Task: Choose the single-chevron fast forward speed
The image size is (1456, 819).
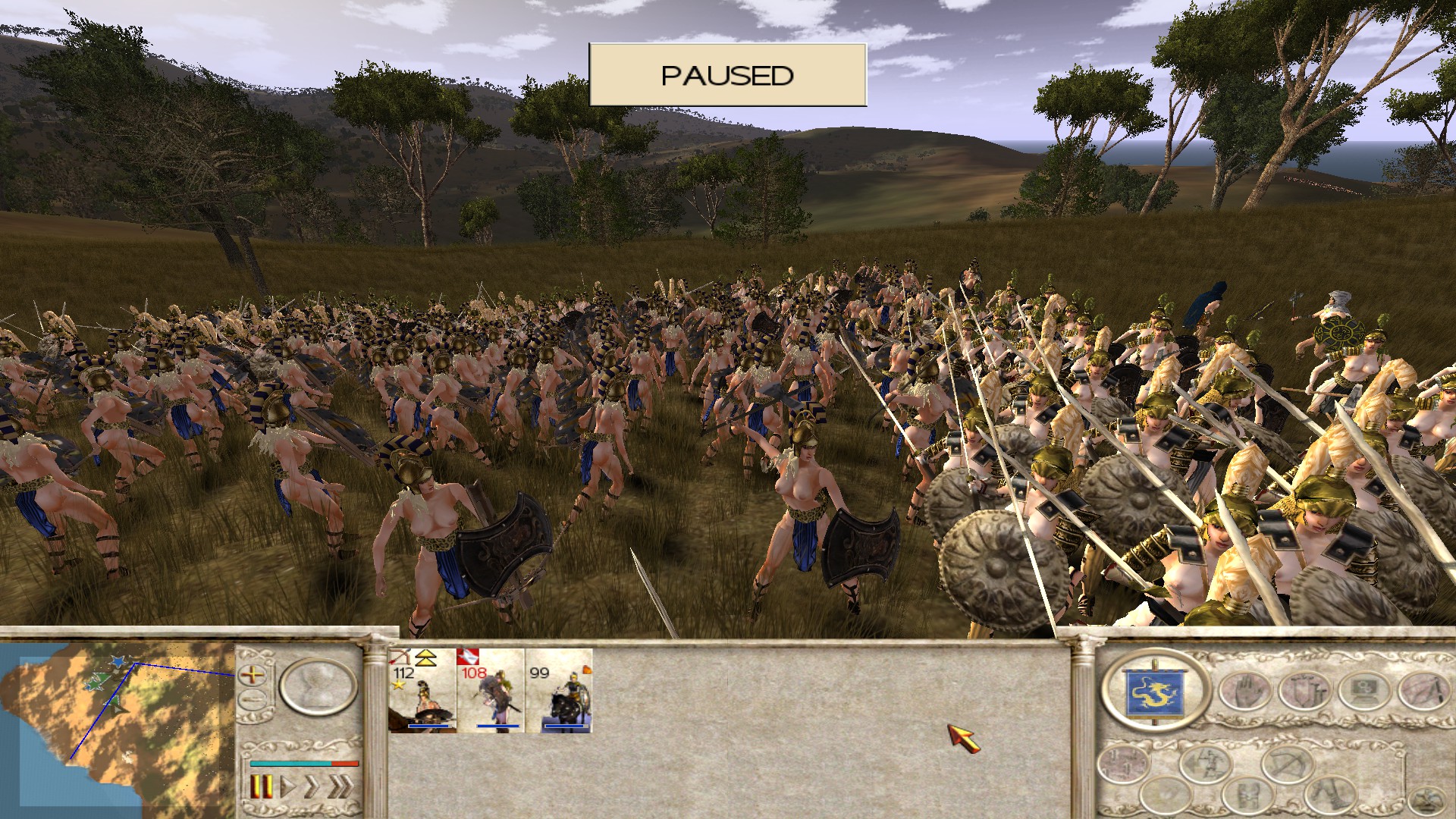Action: tap(310, 786)
